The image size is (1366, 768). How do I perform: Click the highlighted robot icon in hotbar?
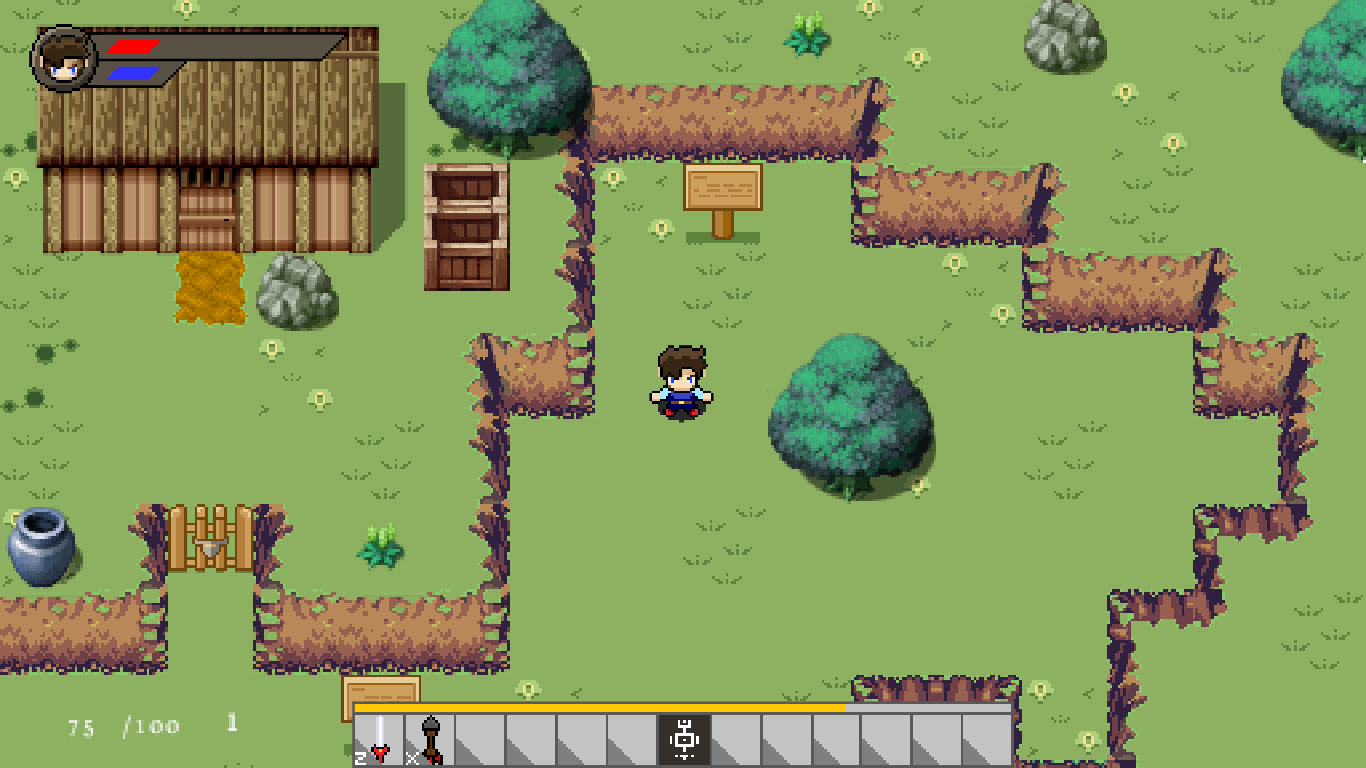tap(684, 738)
